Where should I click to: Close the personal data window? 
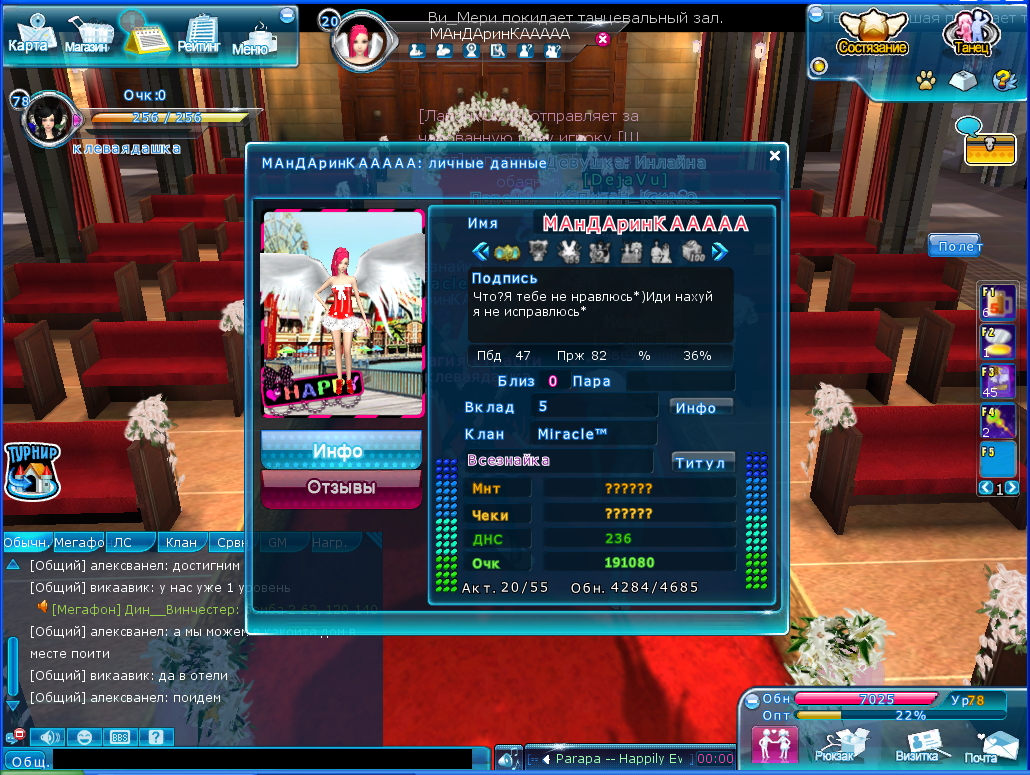click(775, 156)
